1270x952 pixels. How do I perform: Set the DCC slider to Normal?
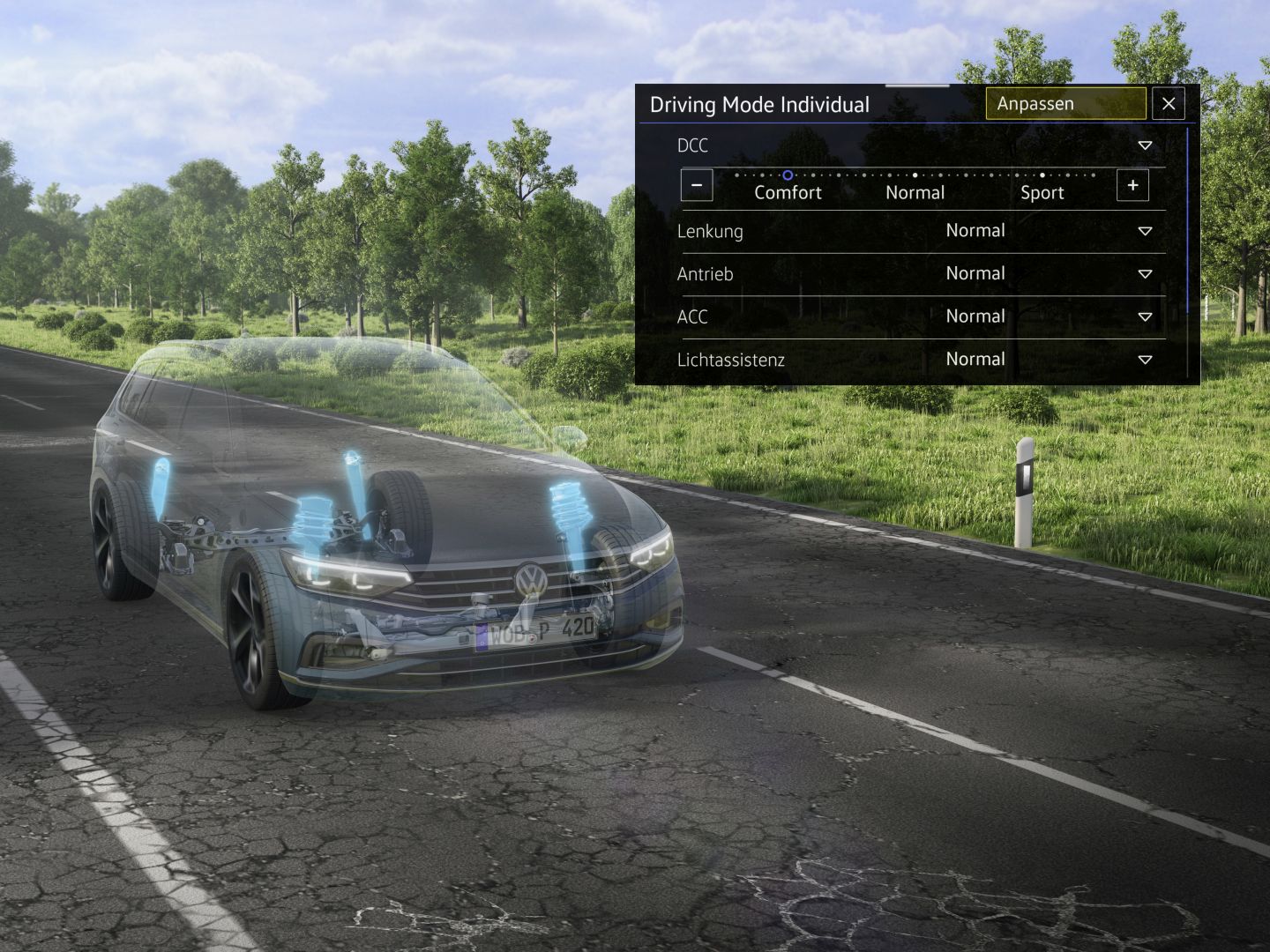(x=915, y=175)
